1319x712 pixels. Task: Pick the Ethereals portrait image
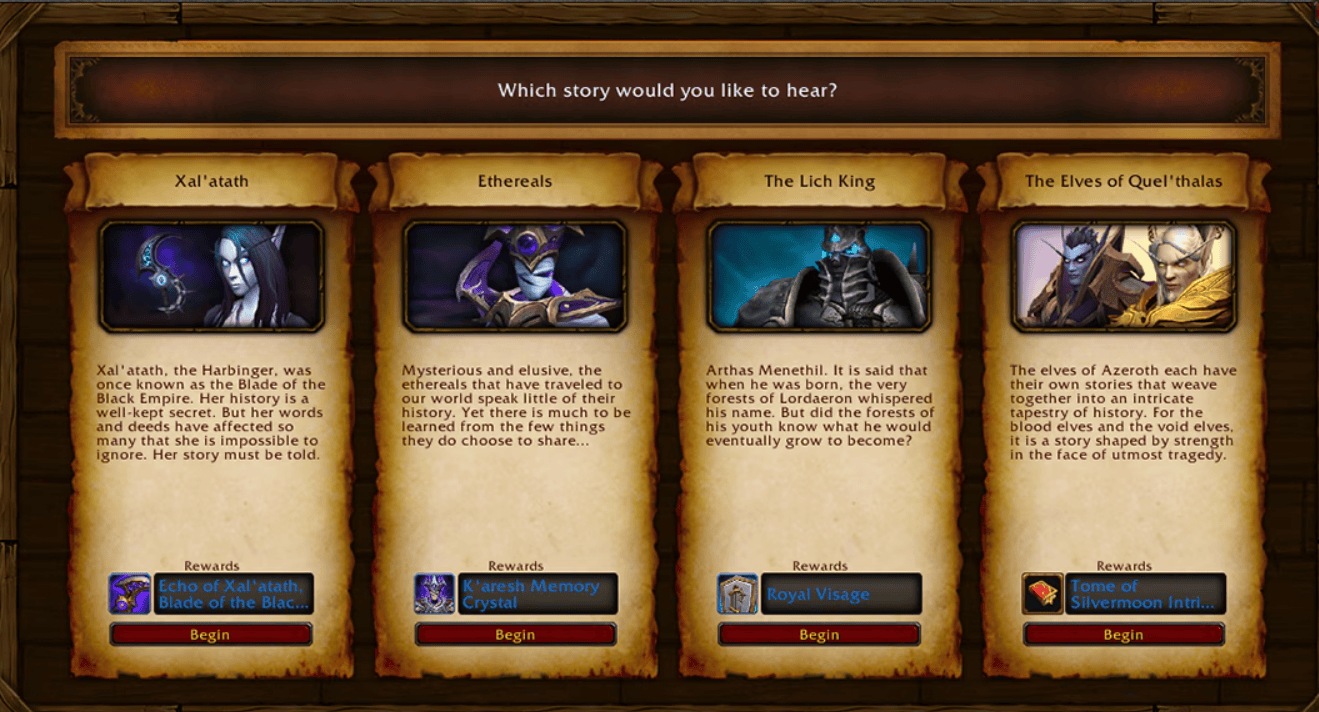pos(515,276)
